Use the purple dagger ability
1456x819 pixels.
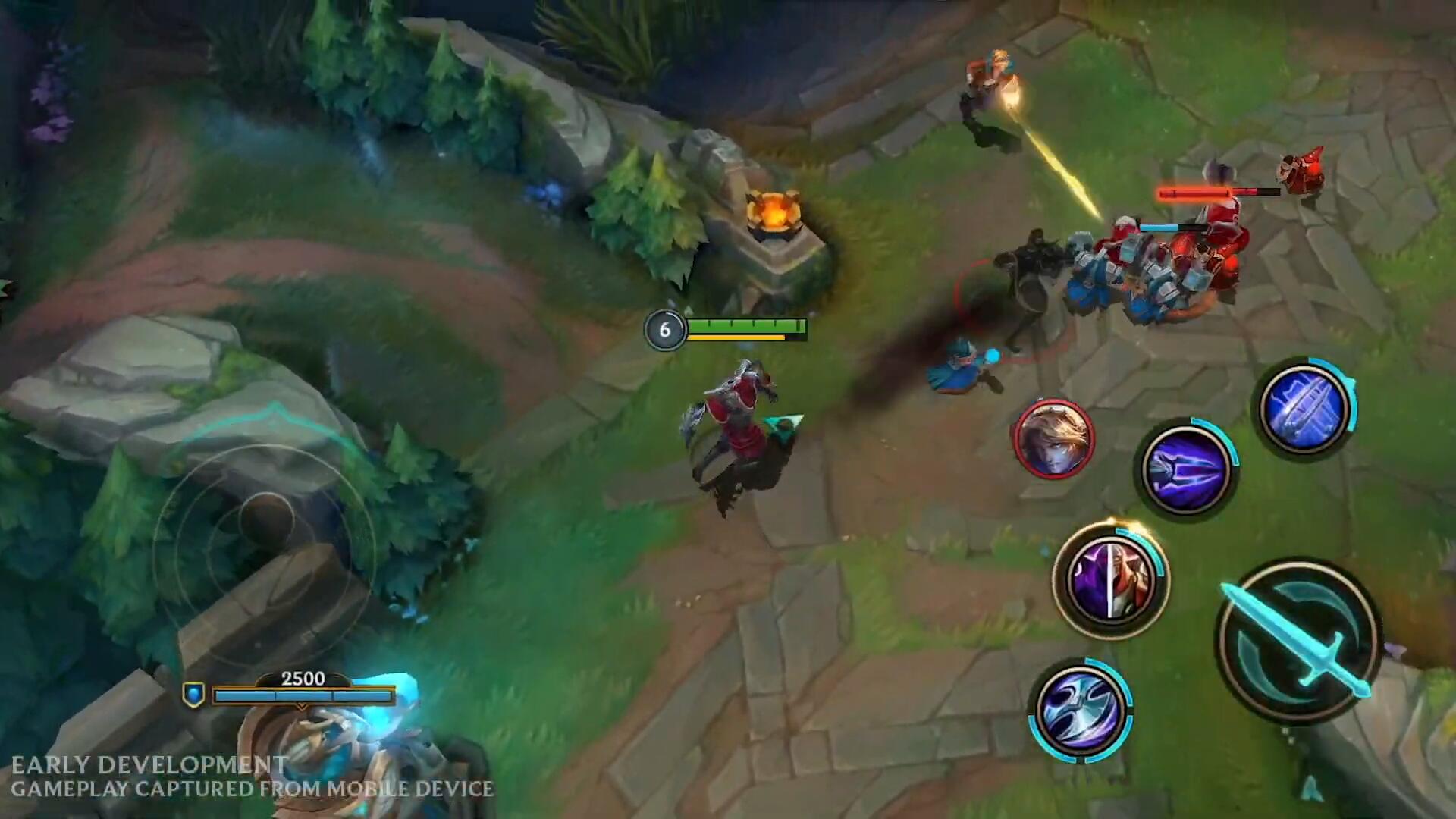coord(1186,469)
